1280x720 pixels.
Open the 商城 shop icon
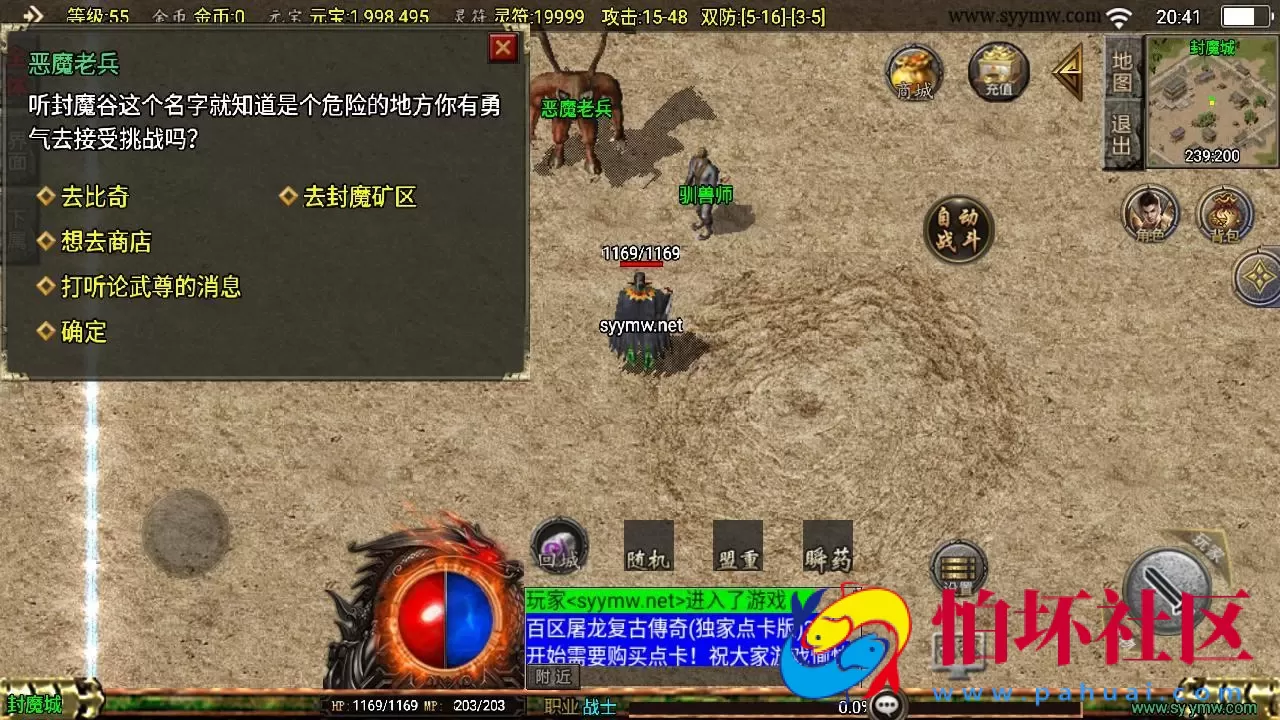pos(912,72)
